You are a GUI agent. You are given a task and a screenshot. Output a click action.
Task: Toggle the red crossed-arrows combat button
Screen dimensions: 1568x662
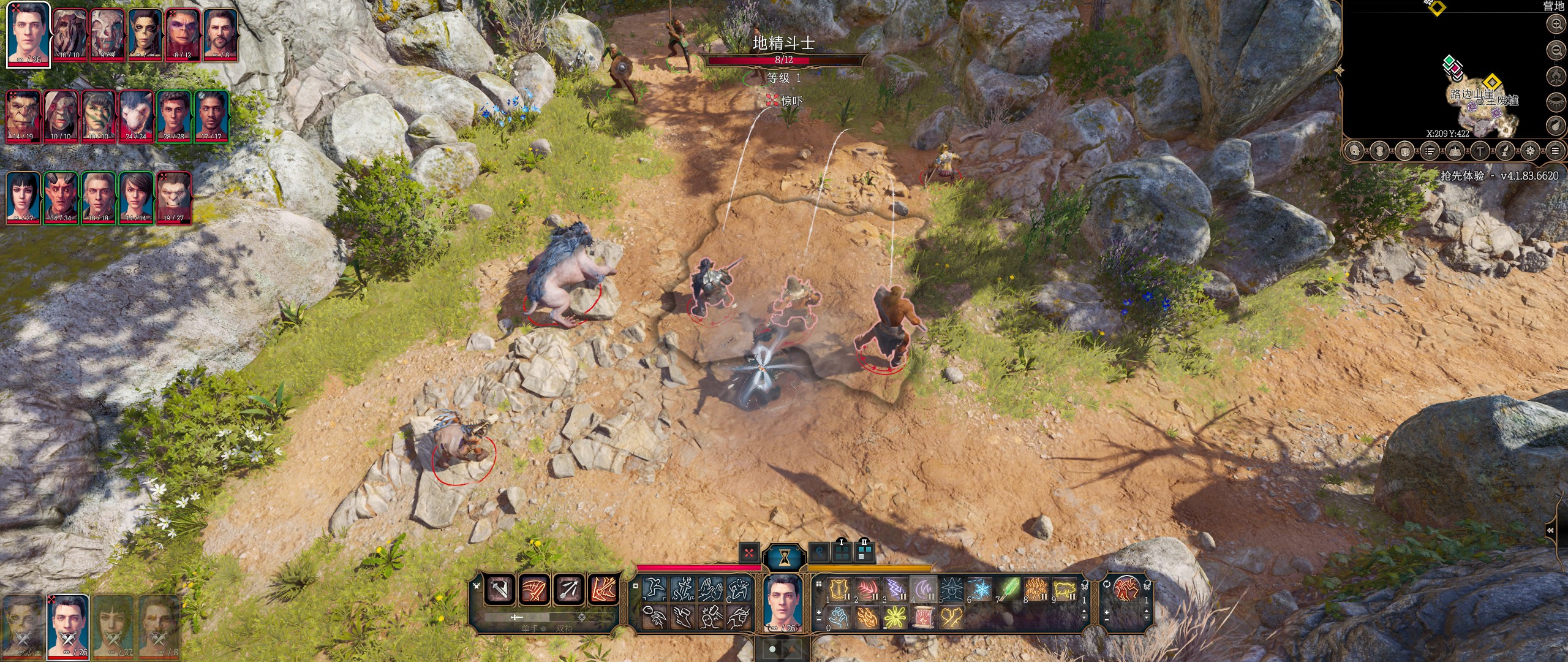(748, 553)
